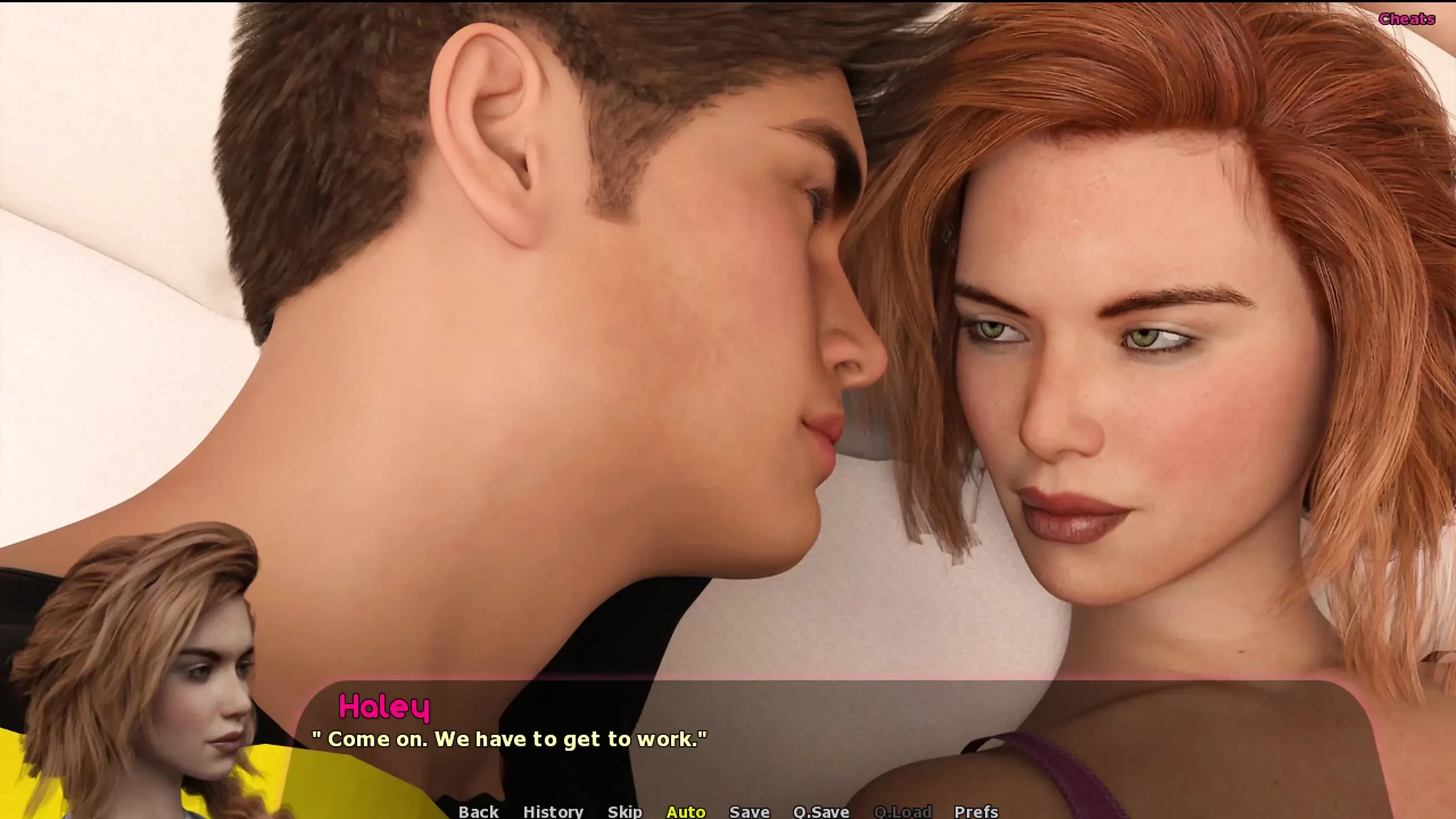This screenshot has width=1456, height=819.
Task: Open the dialogue History log
Action: point(553,811)
